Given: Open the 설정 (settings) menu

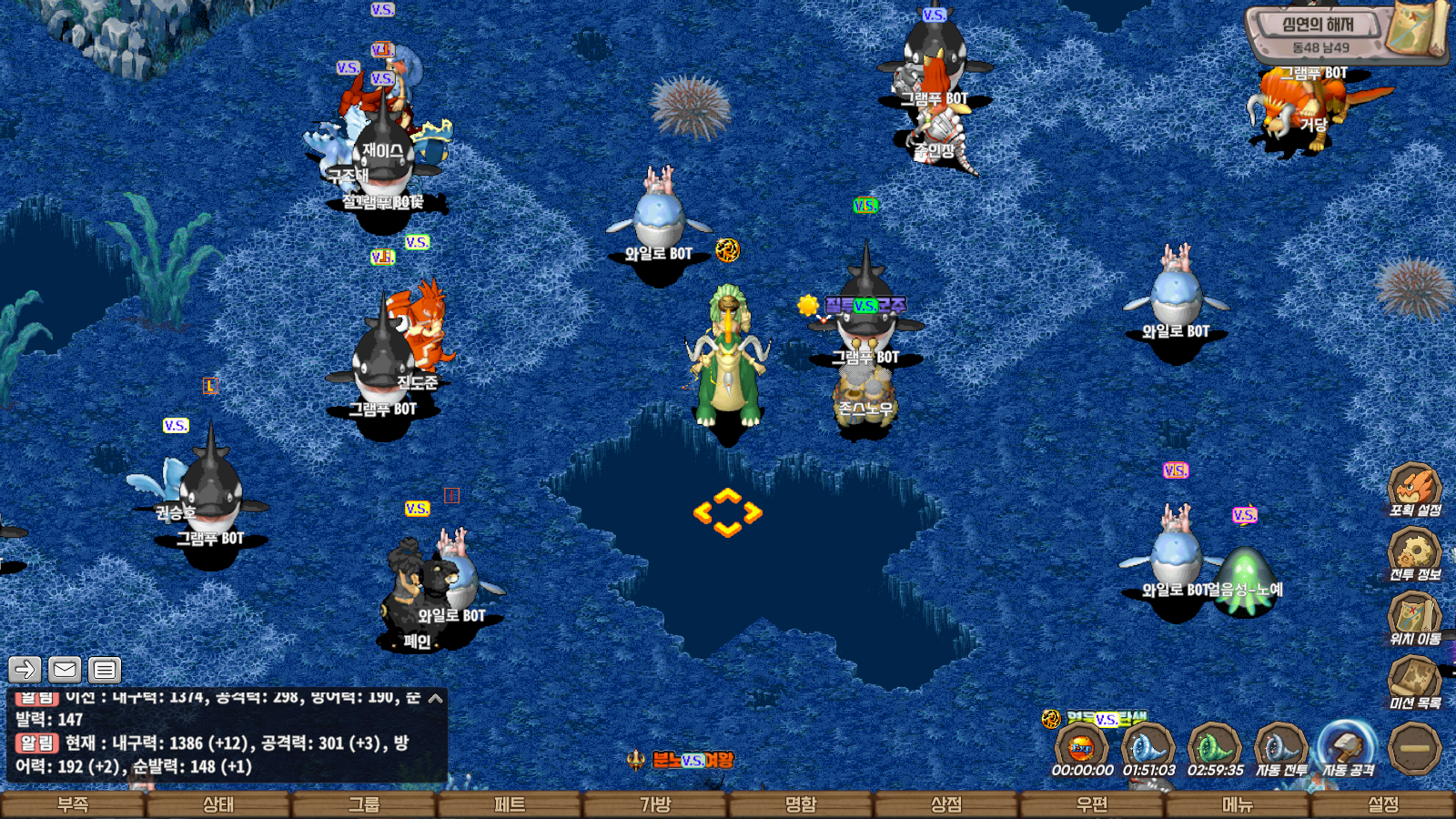Looking at the screenshot, I should (1383, 804).
